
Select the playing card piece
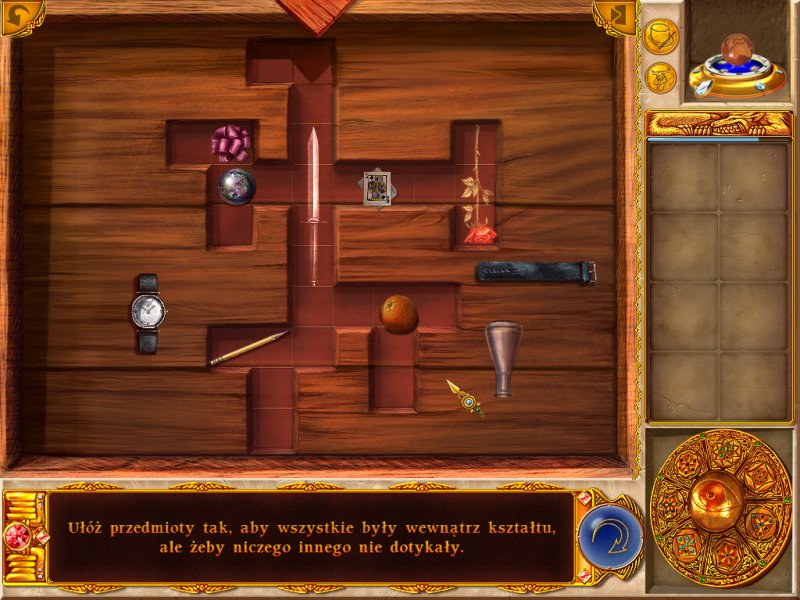pyautogui.click(x=377, y=187)
